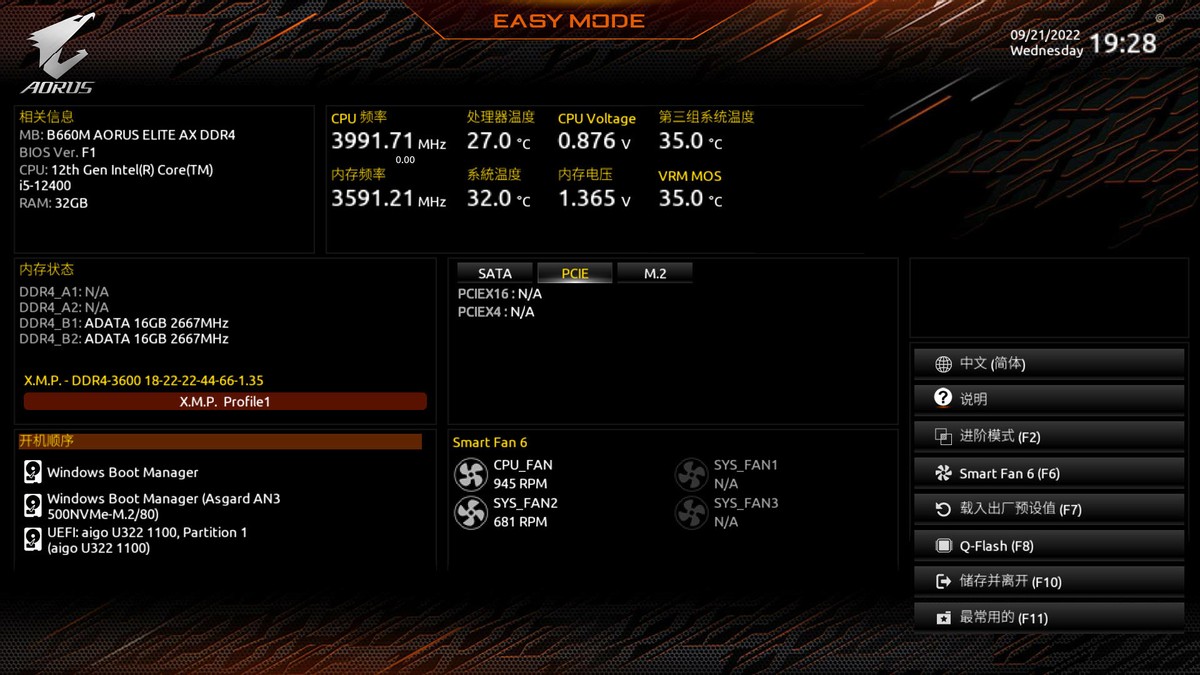Switch to the SATA tab

tap(495, 273)
